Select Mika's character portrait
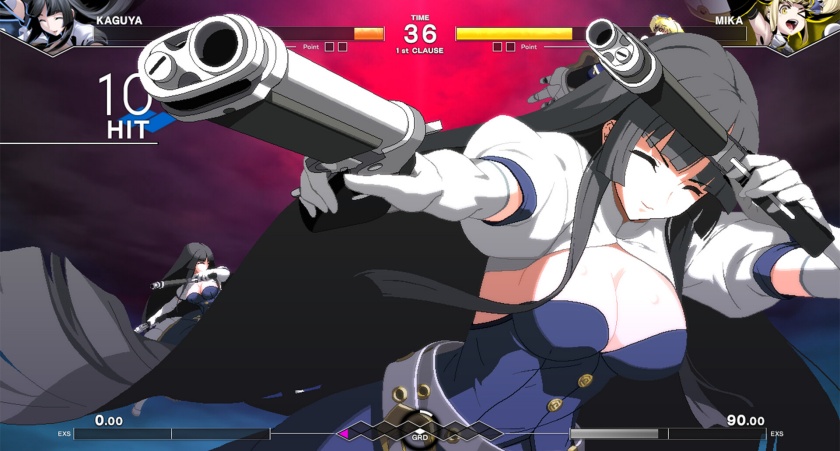This screenshot has width=840, height=451. pyautogui.click(x=797, y=25)
